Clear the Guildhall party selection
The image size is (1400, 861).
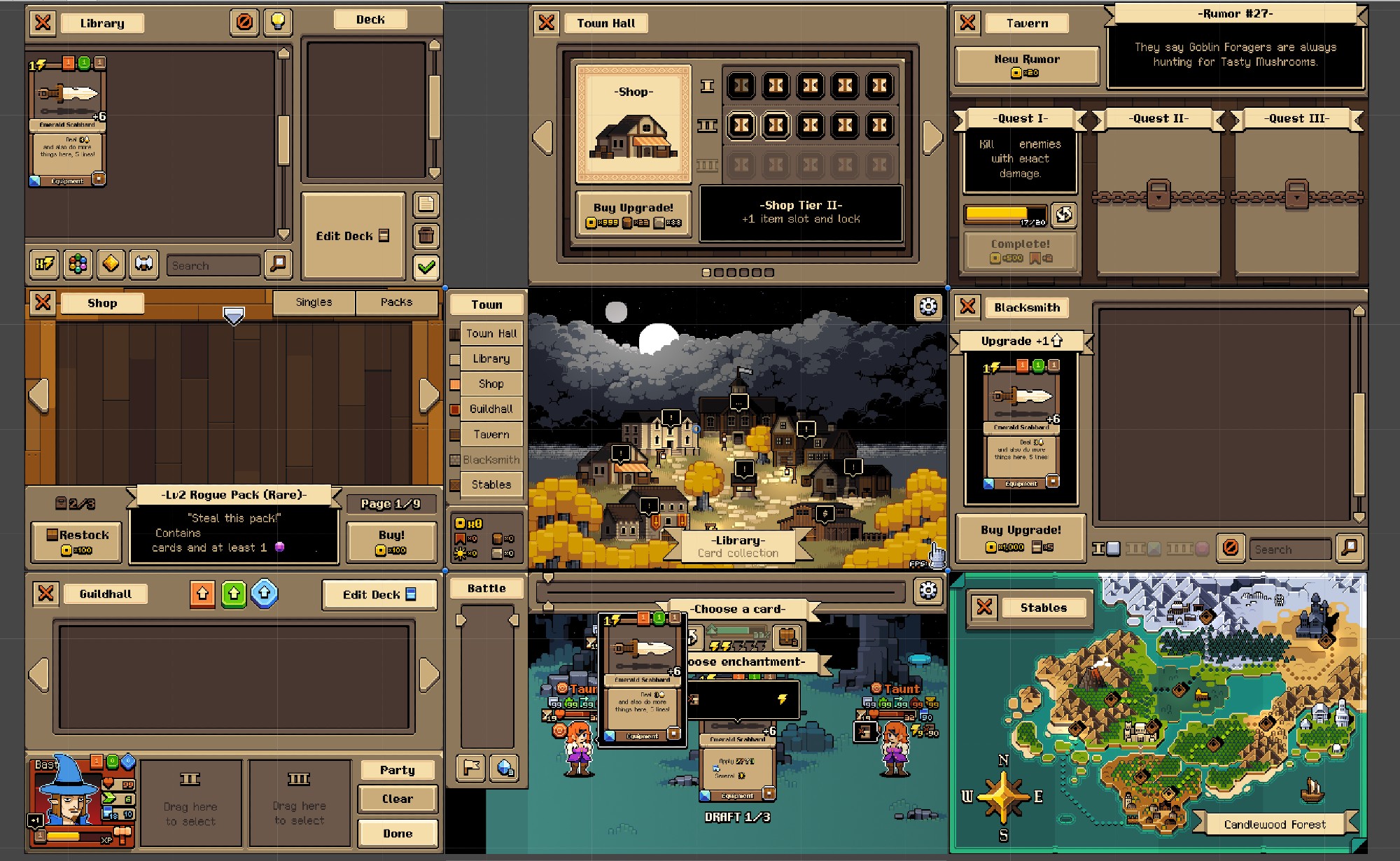pyautogui.click(x=397, y=799)
